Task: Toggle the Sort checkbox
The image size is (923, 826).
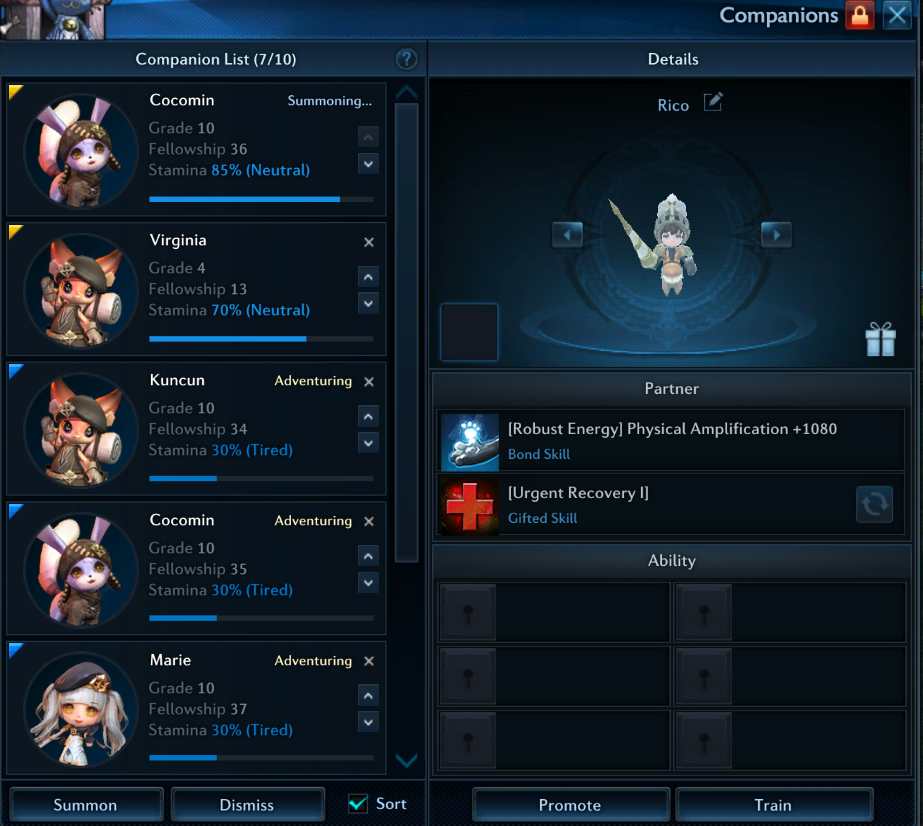Action: click(358, 804)
